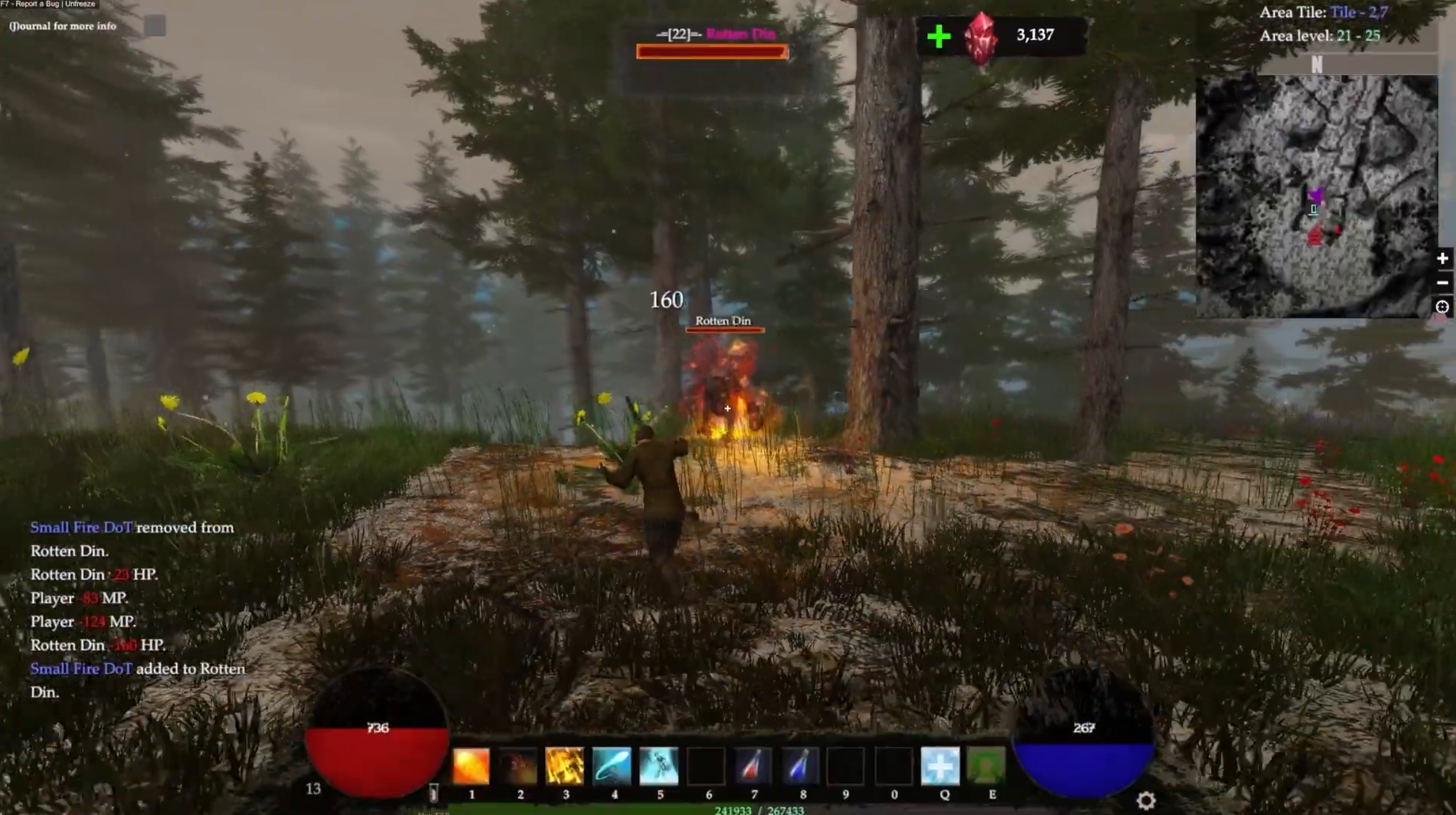Open the Journal for more info

click(x=63, y=26)
